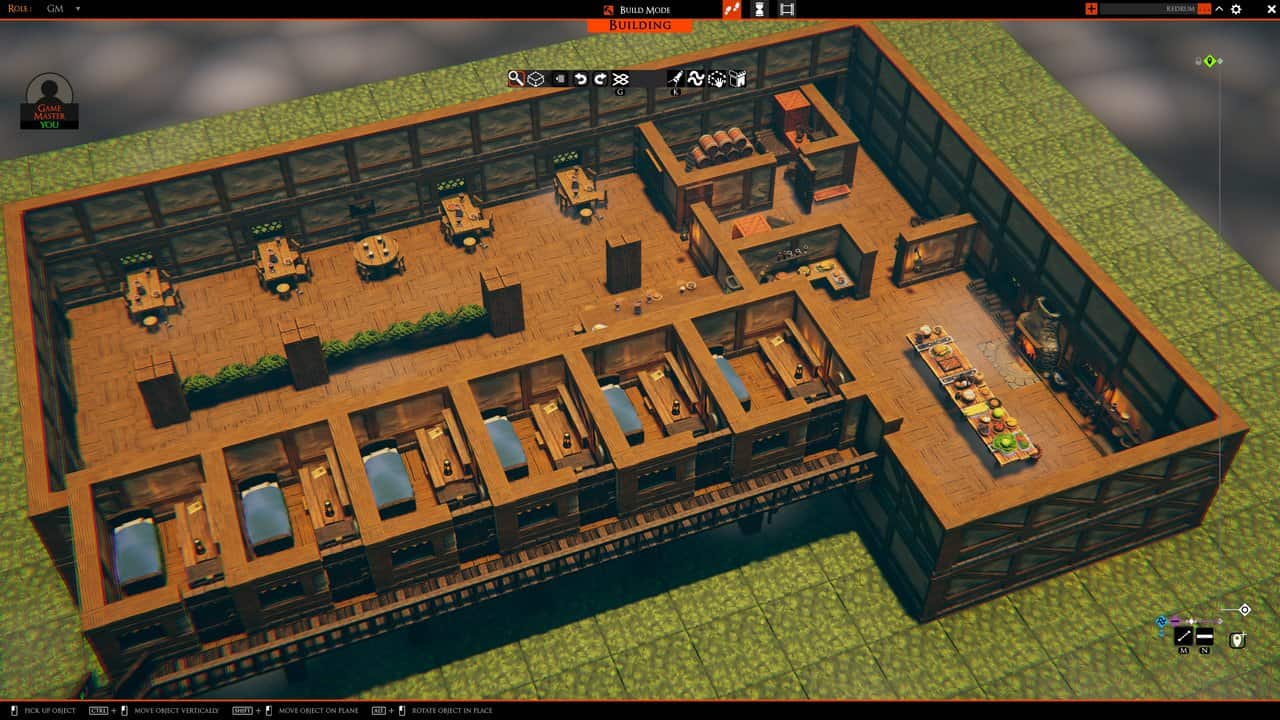Switch to the Building tab
The height and width of the screenshot is (720, 1280).
pos(638,25)
